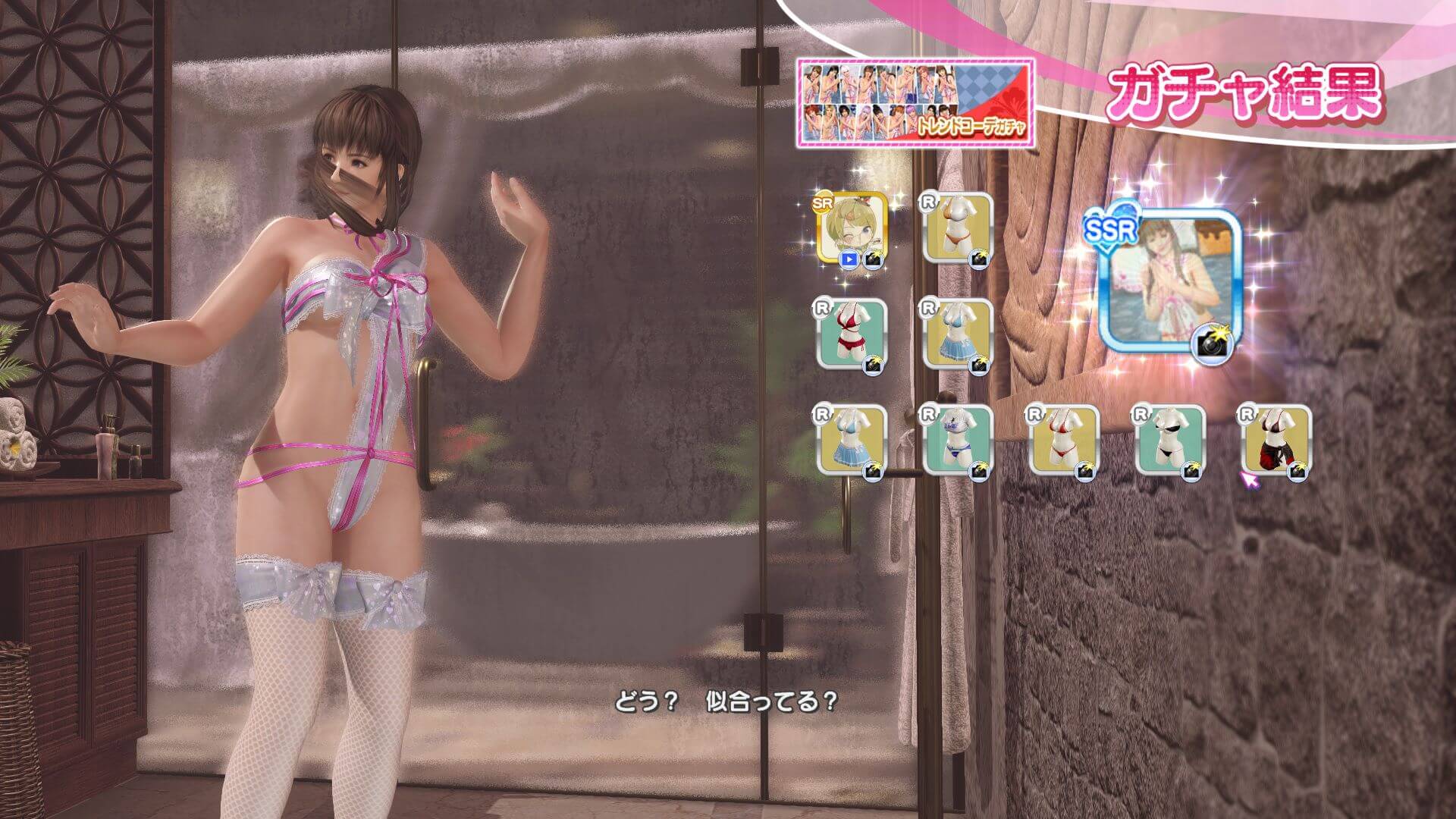The height and width of the screenshot is (819, 1456).
Task: Select the R black bikini item
Action: 1169,441
